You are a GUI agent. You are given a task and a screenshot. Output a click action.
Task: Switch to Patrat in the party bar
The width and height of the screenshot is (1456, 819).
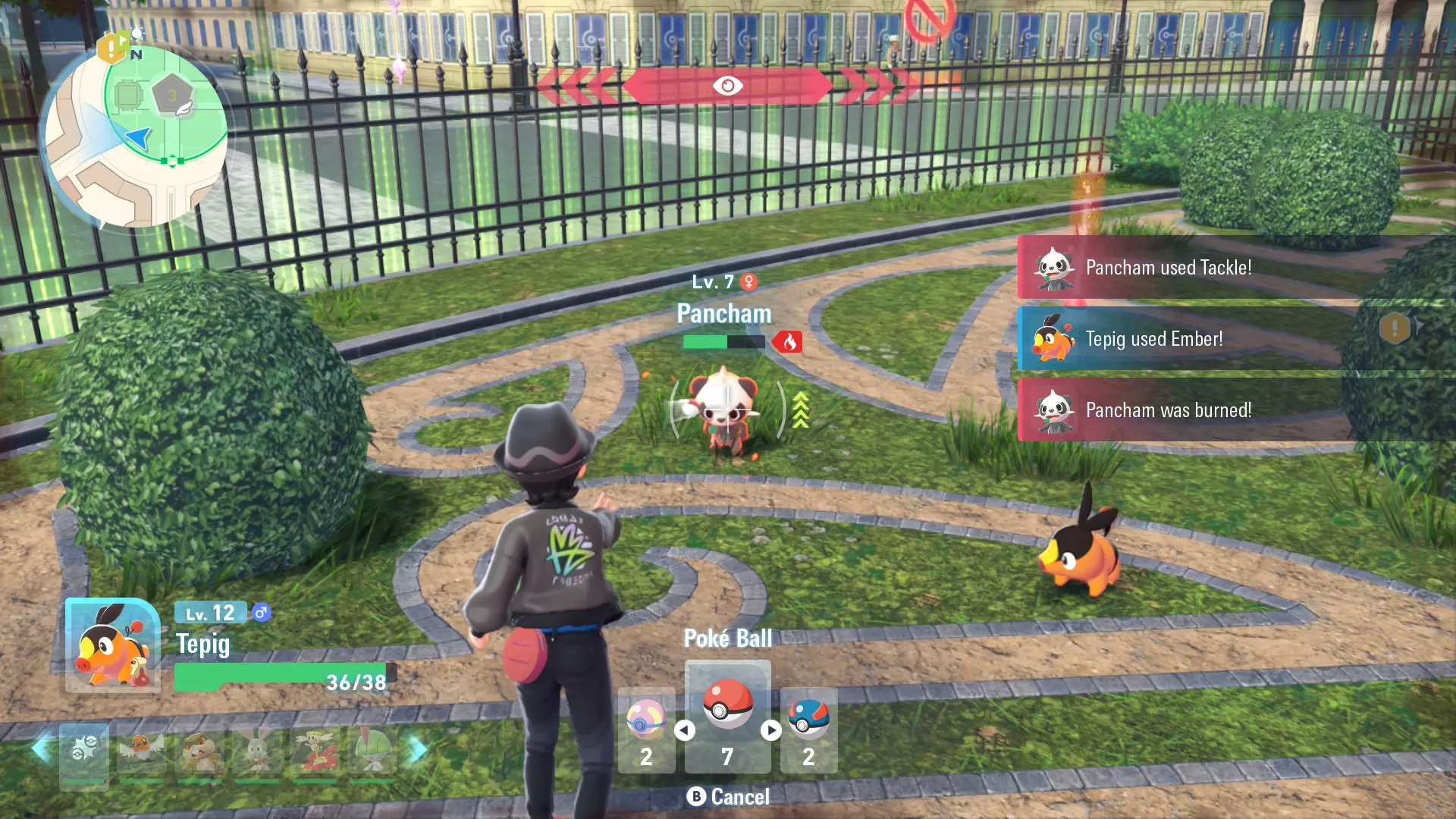199,752
